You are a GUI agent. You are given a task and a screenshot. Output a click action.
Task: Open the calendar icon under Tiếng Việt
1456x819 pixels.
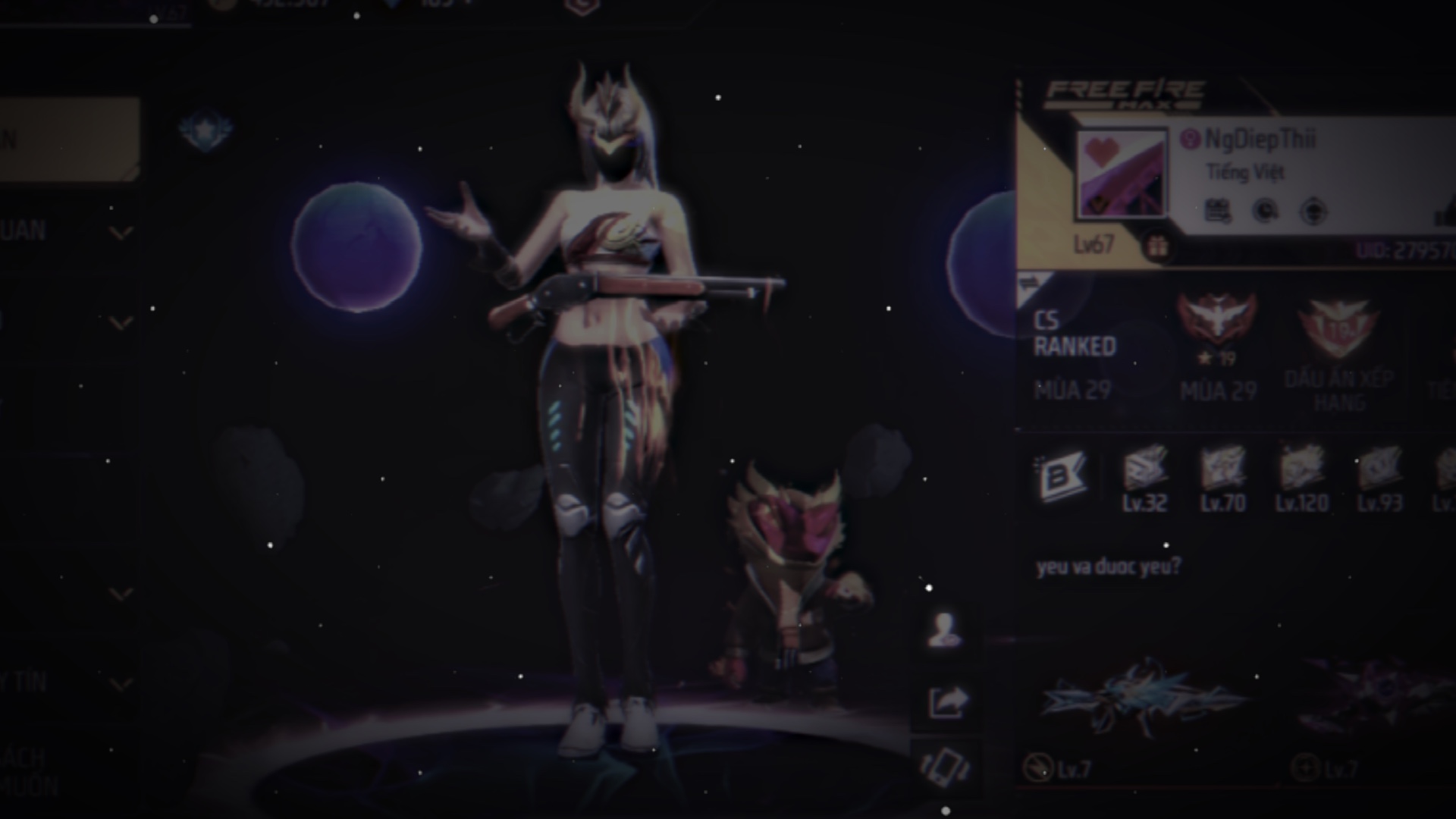point(1217,211)
